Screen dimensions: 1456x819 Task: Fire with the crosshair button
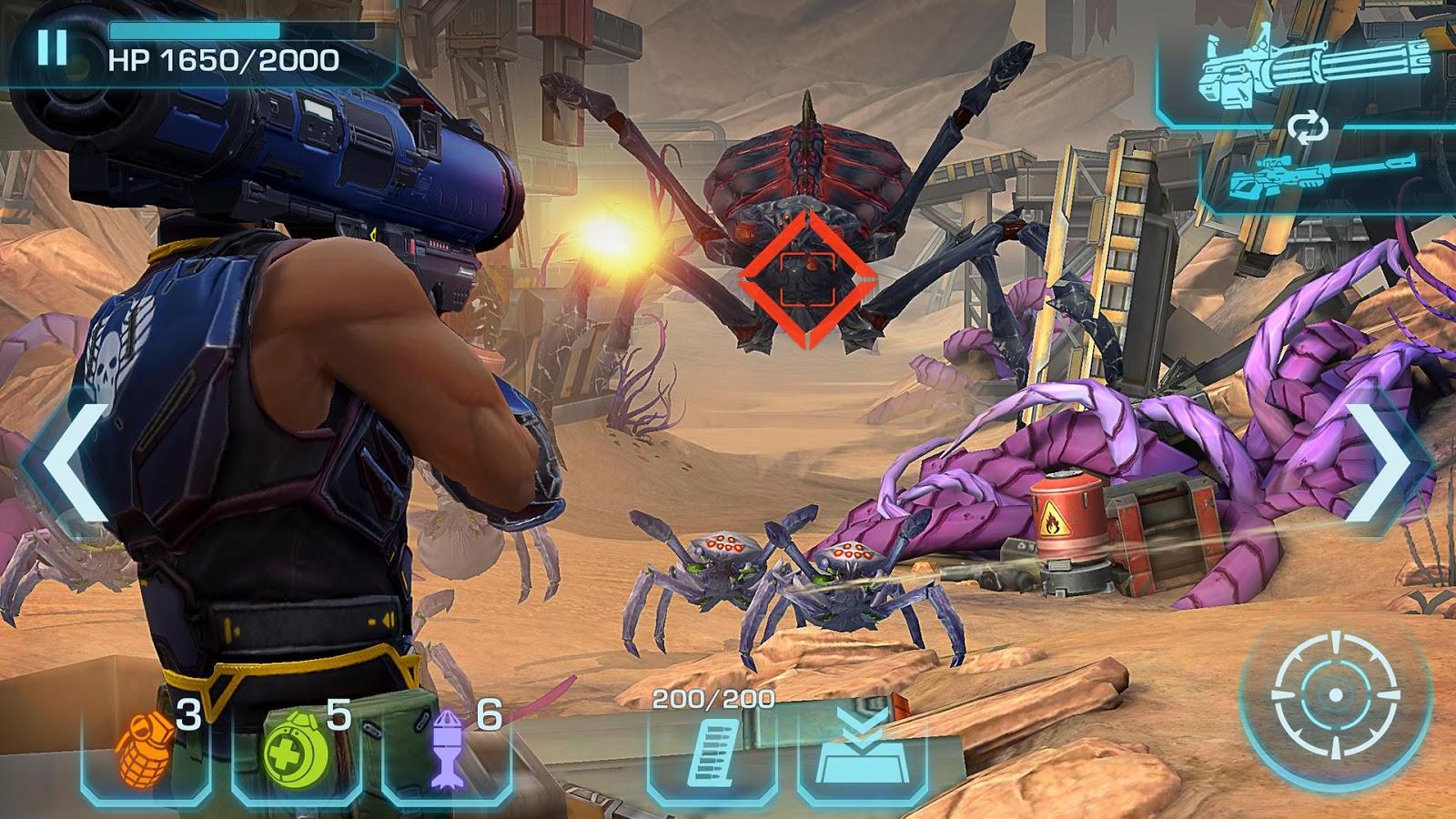(x=1334, y=695)
